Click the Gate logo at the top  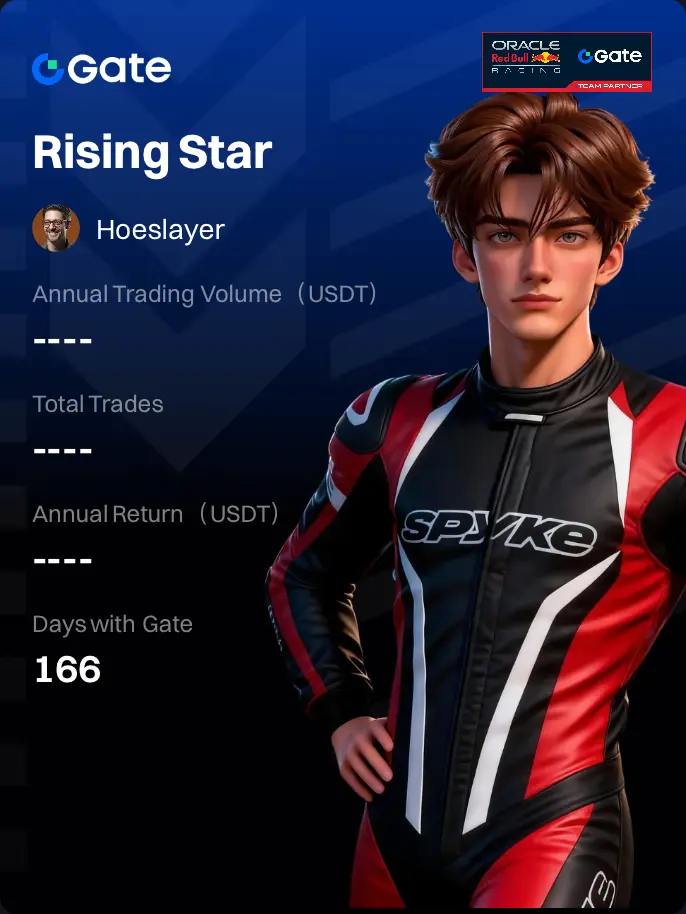(101, 68)
